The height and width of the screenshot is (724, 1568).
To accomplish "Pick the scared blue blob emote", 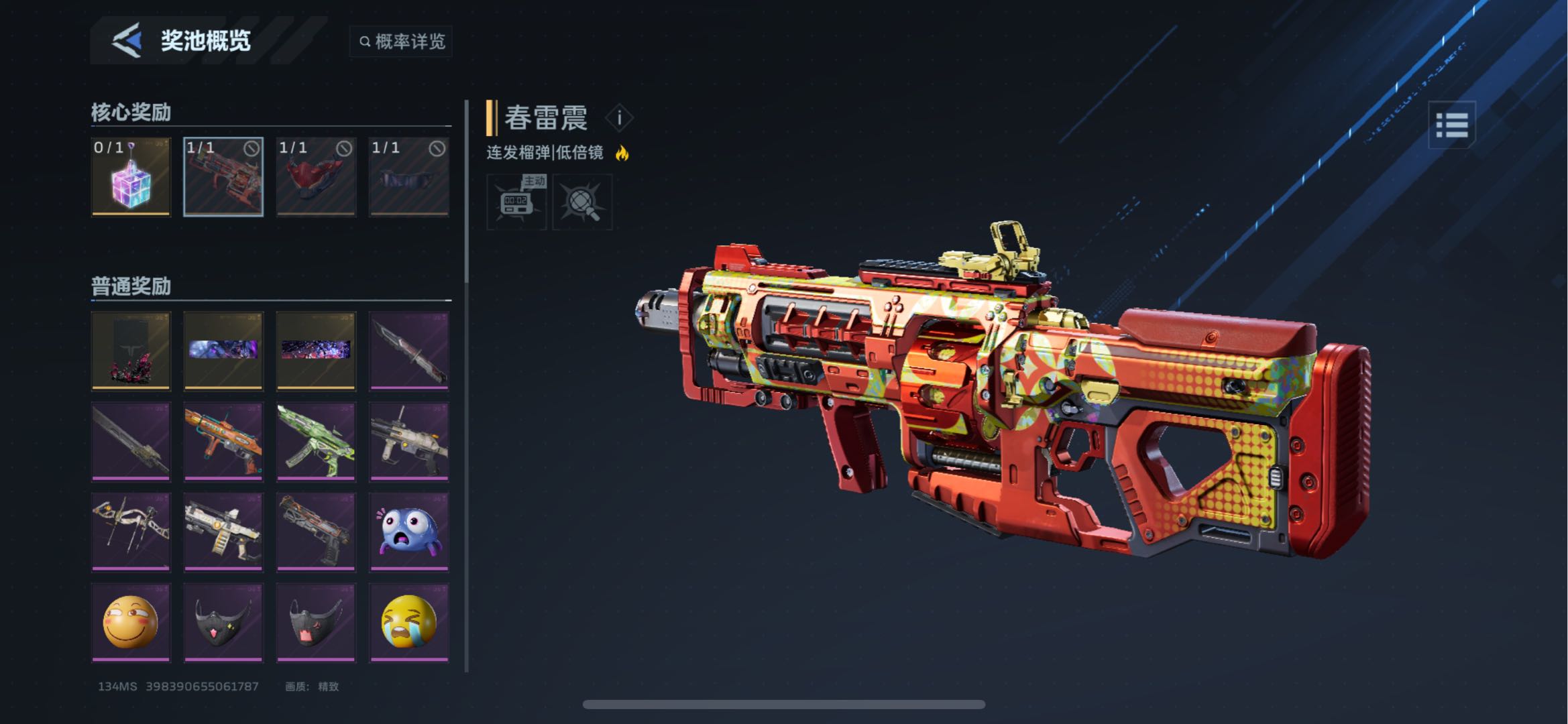I will point(409,532).
